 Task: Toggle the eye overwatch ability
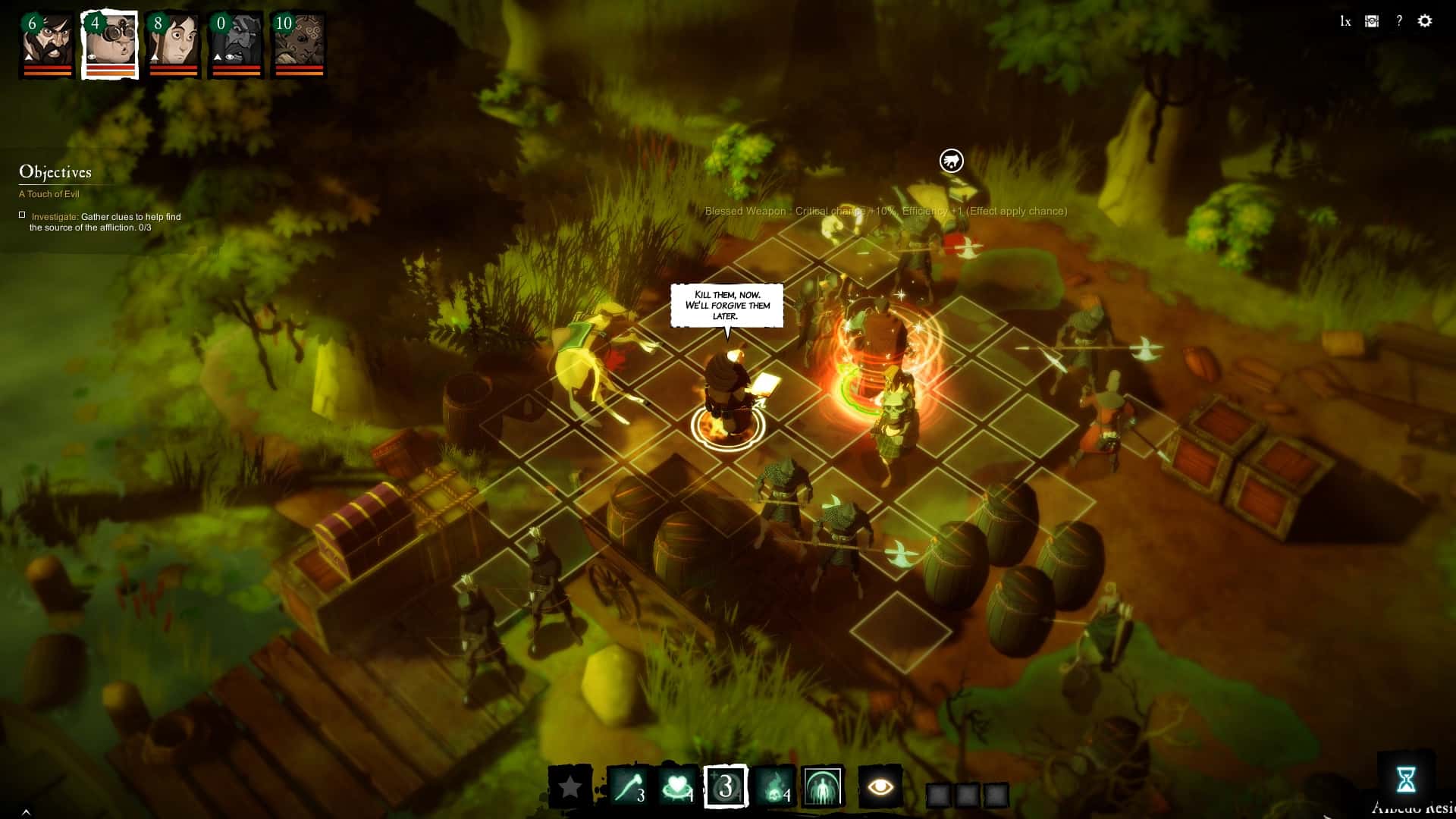pyautogui.click(x=880, y=786)
